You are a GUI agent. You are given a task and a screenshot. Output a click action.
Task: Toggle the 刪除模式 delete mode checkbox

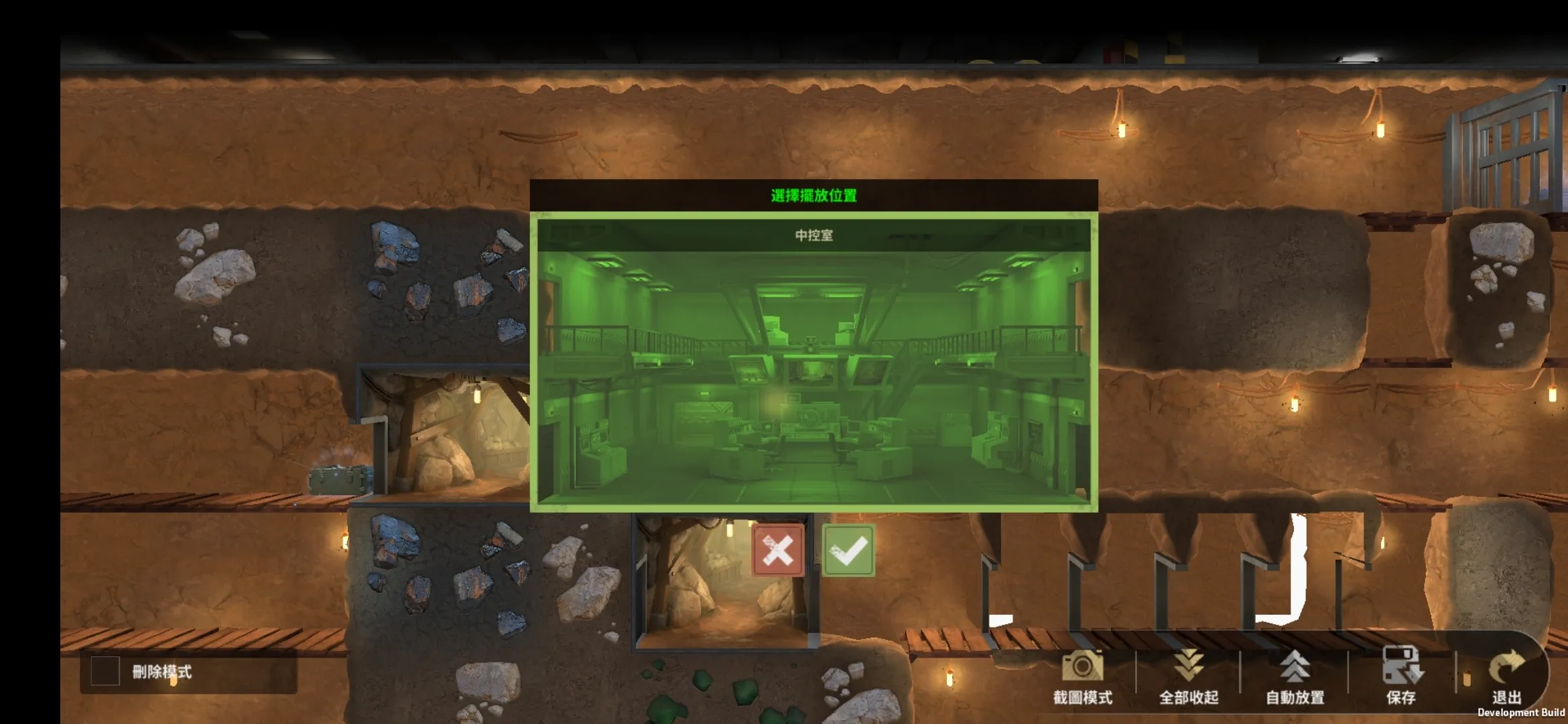105,671
